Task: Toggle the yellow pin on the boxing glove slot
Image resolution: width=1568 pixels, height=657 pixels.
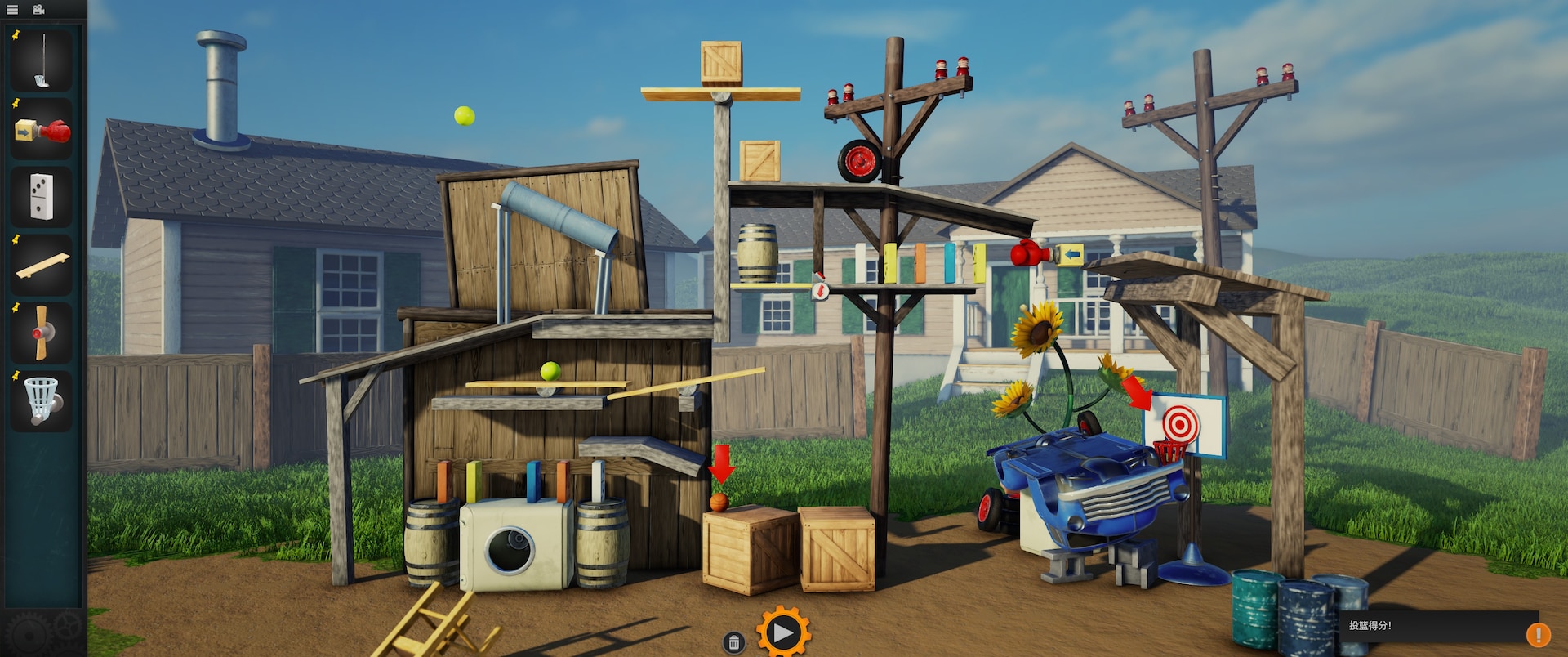Action: tap(14, 101)
